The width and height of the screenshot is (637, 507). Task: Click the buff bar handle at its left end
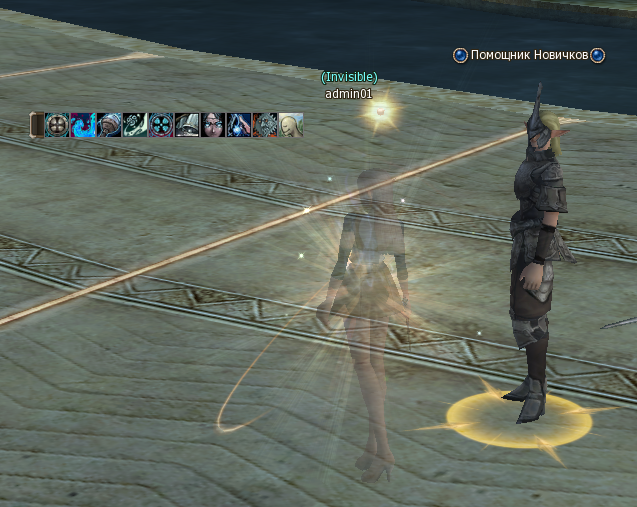36,125
